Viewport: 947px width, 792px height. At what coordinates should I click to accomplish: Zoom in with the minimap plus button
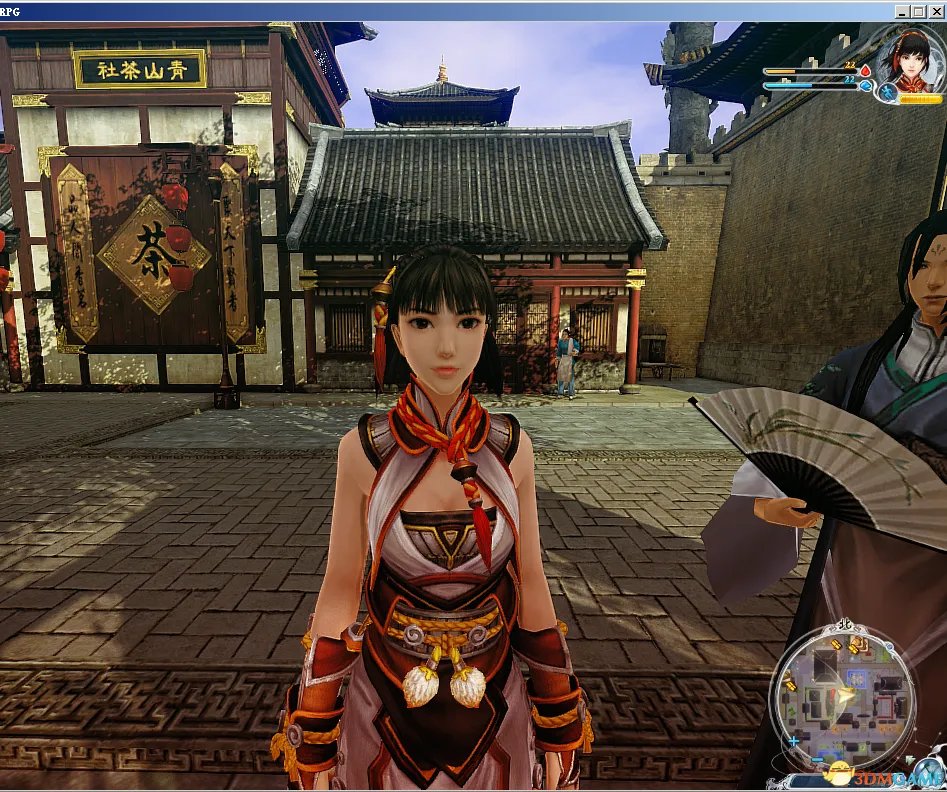793,741
